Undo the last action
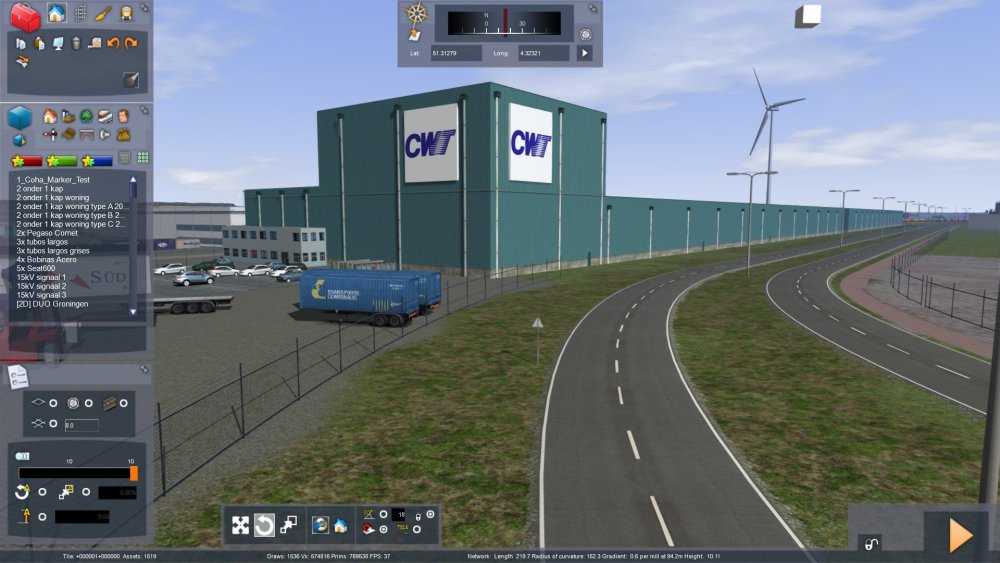 point(113,43)
